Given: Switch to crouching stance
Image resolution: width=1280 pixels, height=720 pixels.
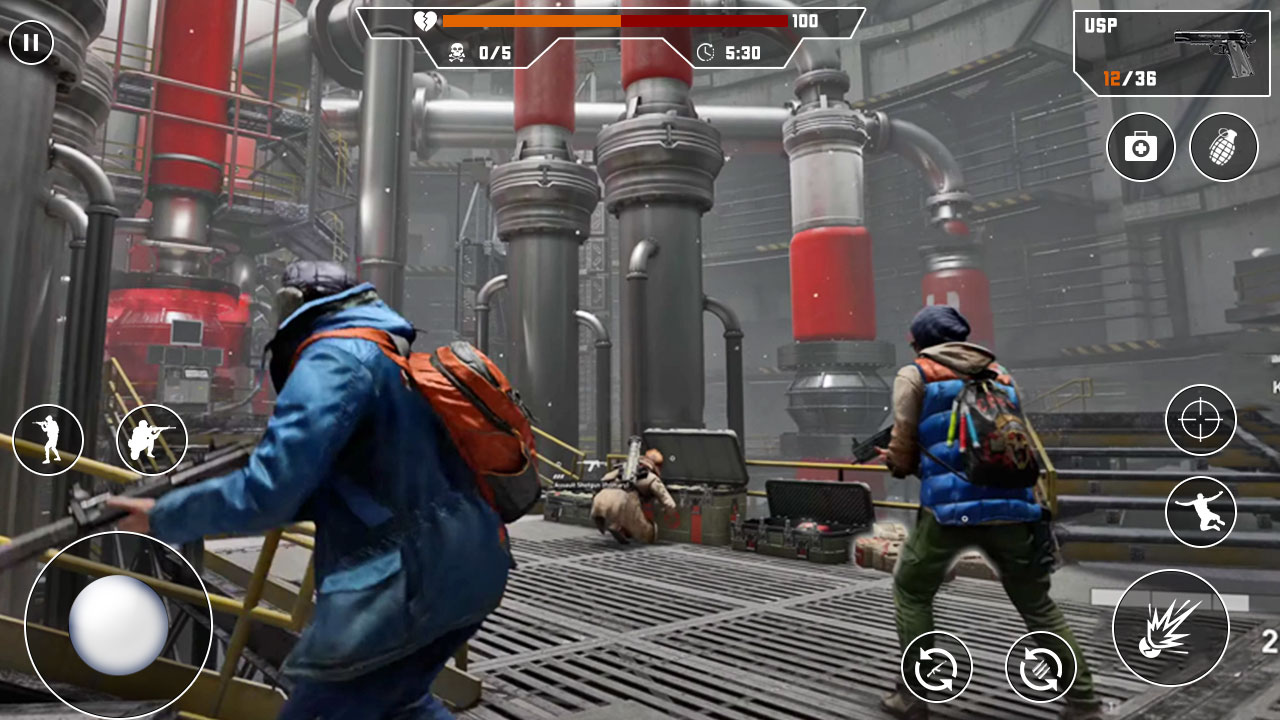Looking at the screenshot, I should point(151,439).
